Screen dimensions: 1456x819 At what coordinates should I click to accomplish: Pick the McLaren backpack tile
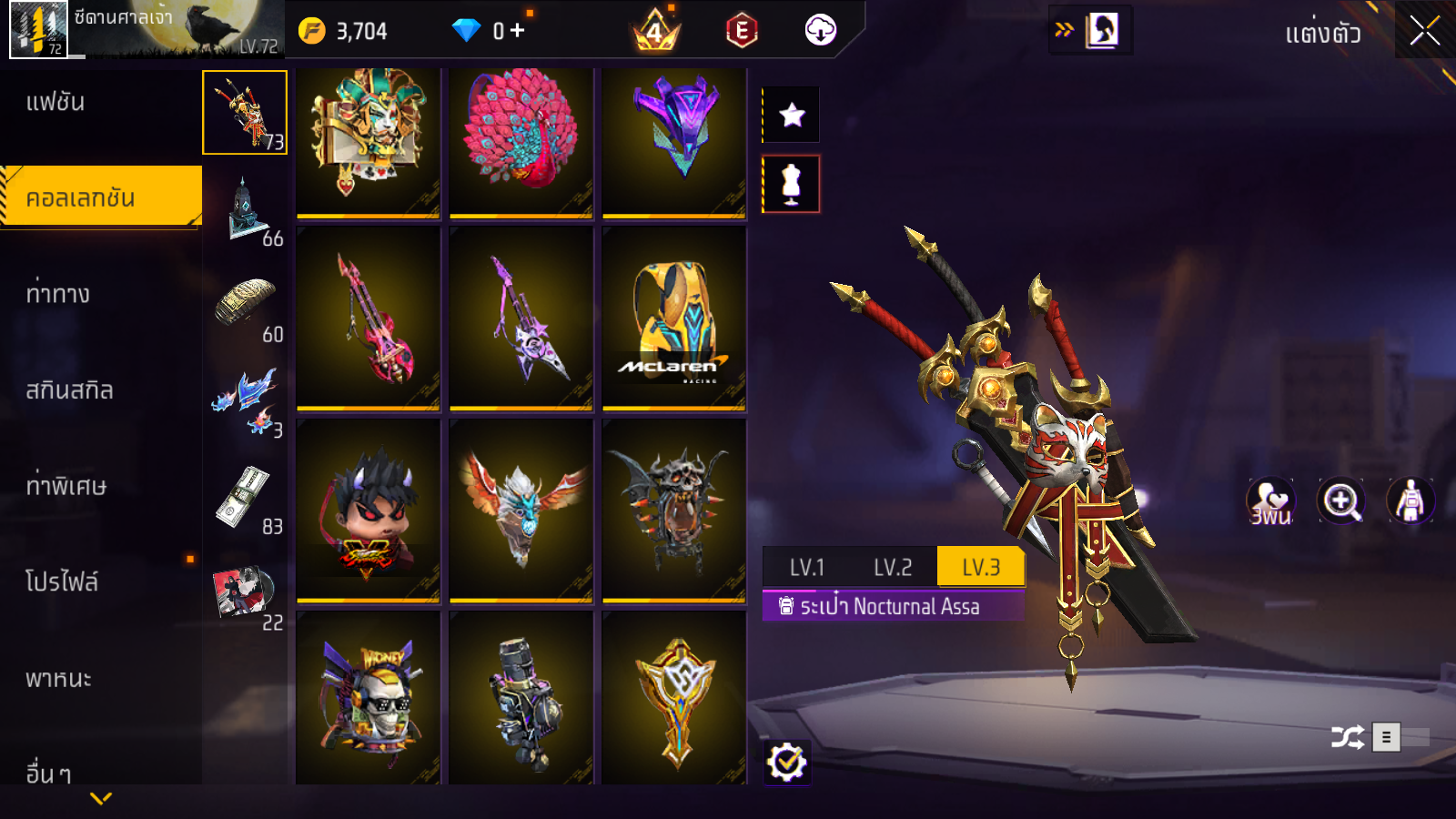pos(674,318)
